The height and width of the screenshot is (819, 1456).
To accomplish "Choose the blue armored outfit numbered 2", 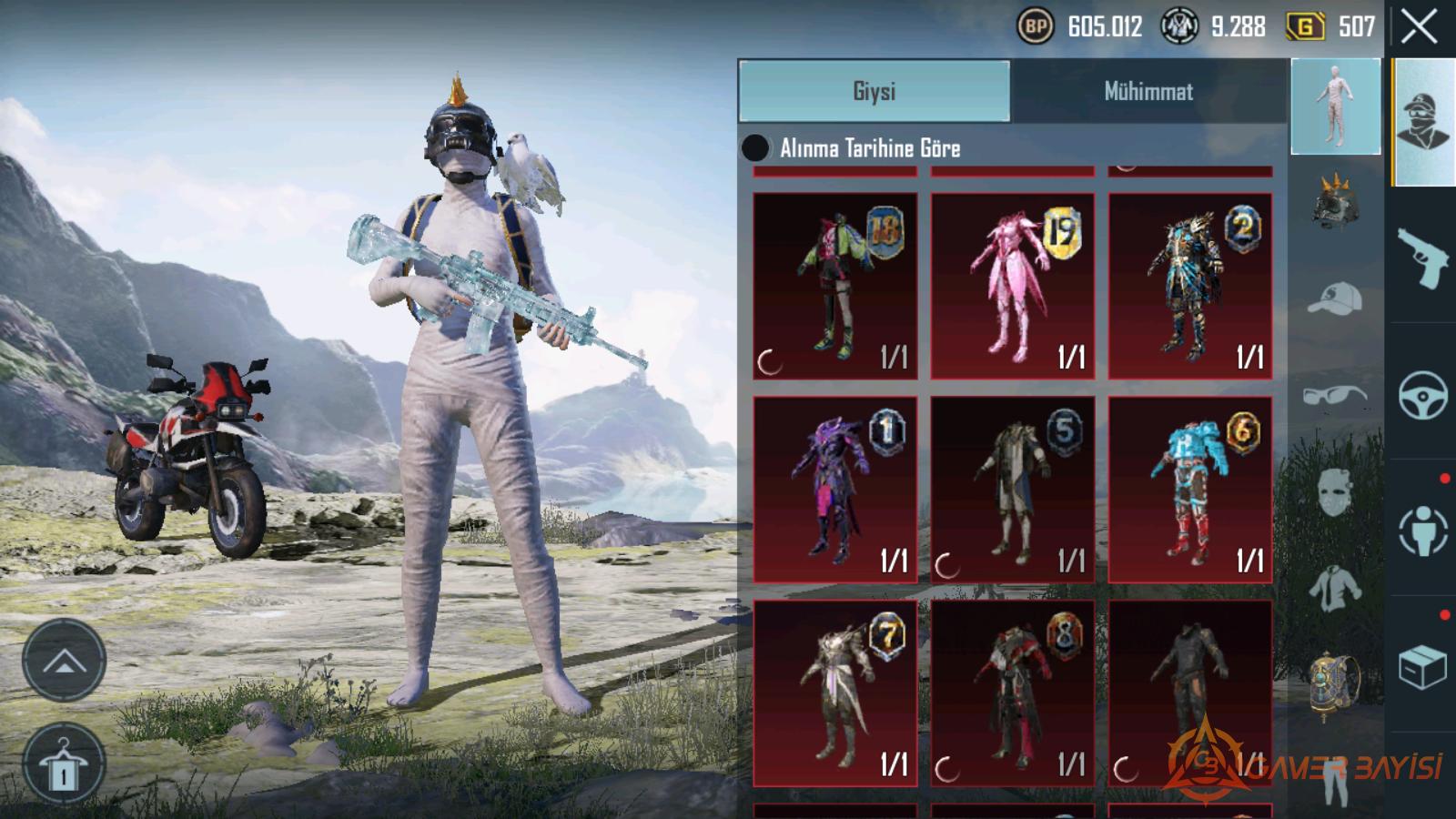I will (x=1189, y=286).
